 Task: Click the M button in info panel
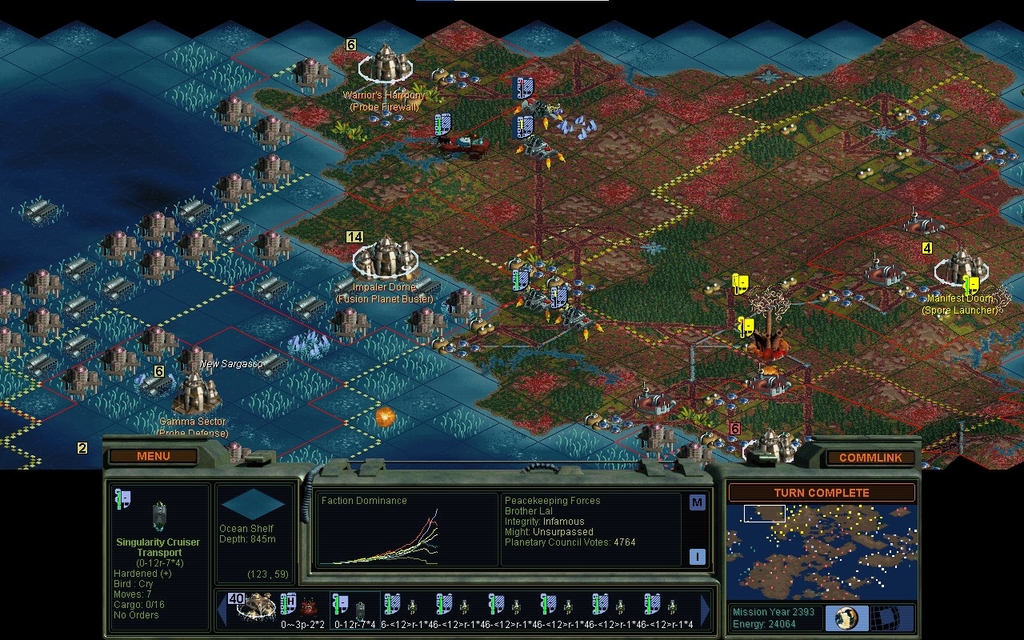(x=697, y=503)
